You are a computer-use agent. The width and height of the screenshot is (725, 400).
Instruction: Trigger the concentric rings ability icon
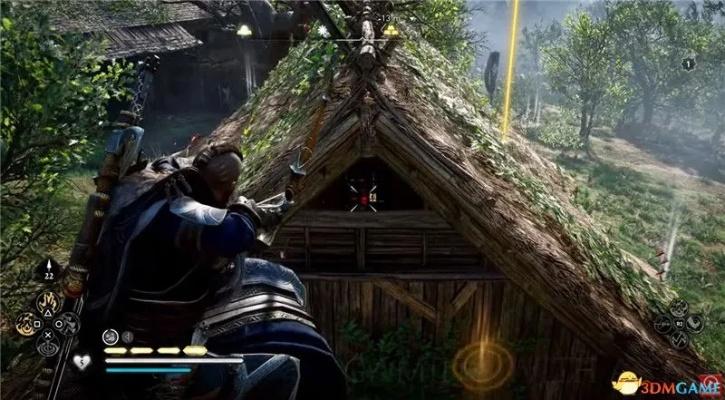[x=46, y=345]
